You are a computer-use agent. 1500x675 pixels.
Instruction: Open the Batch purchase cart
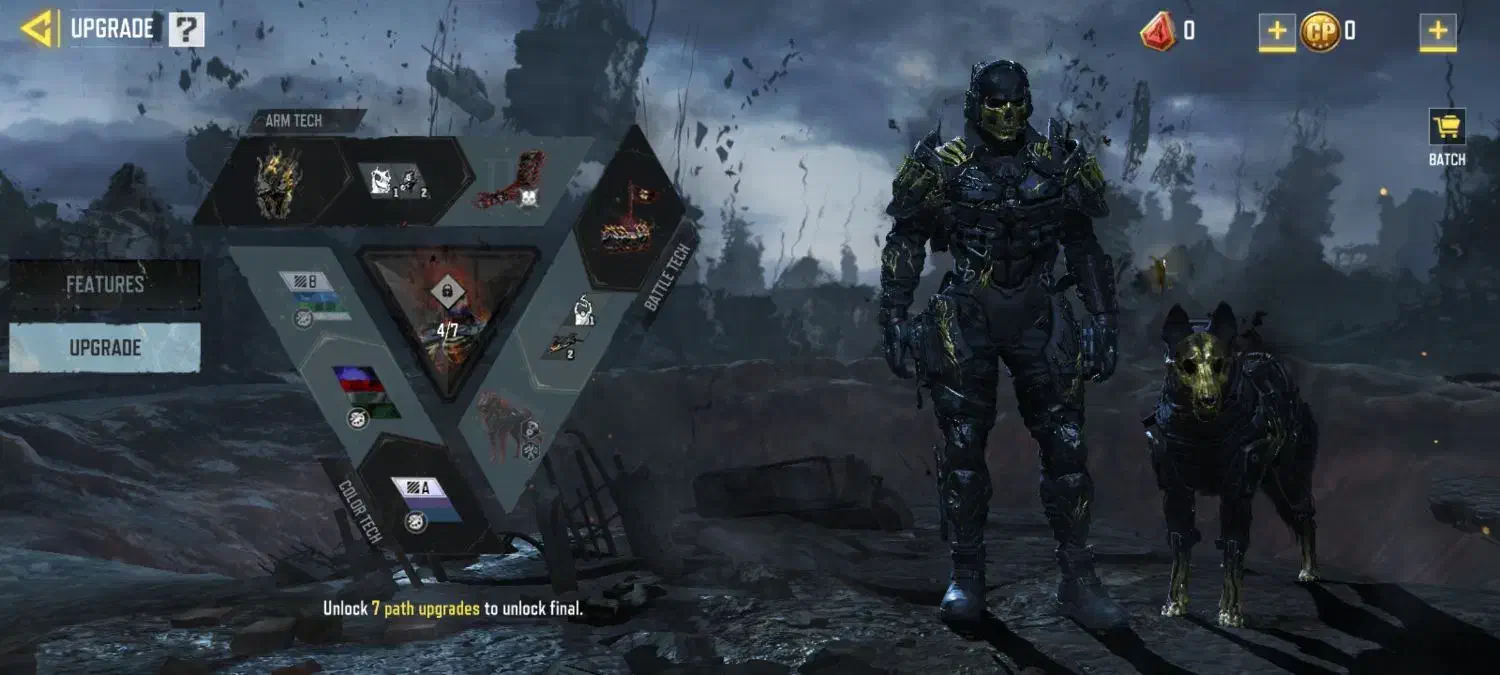pyautogui.click(x=1446, y=137)
